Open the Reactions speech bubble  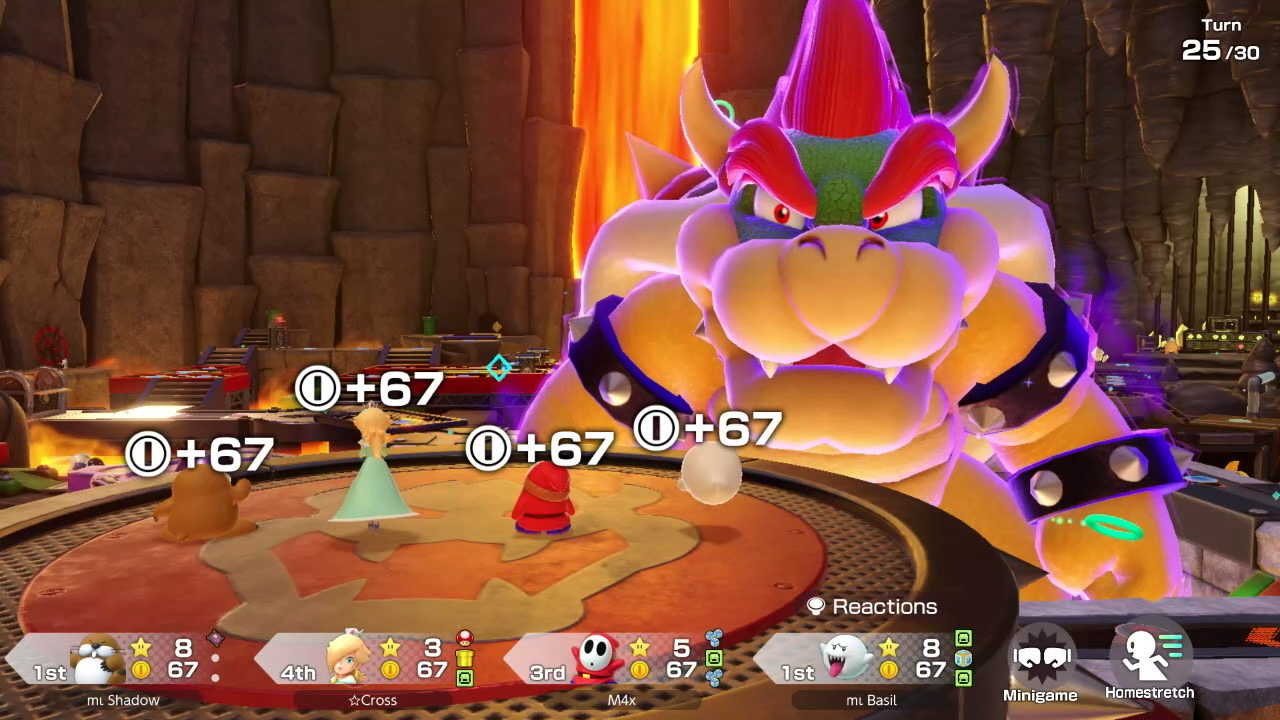(x=816, y=606)
